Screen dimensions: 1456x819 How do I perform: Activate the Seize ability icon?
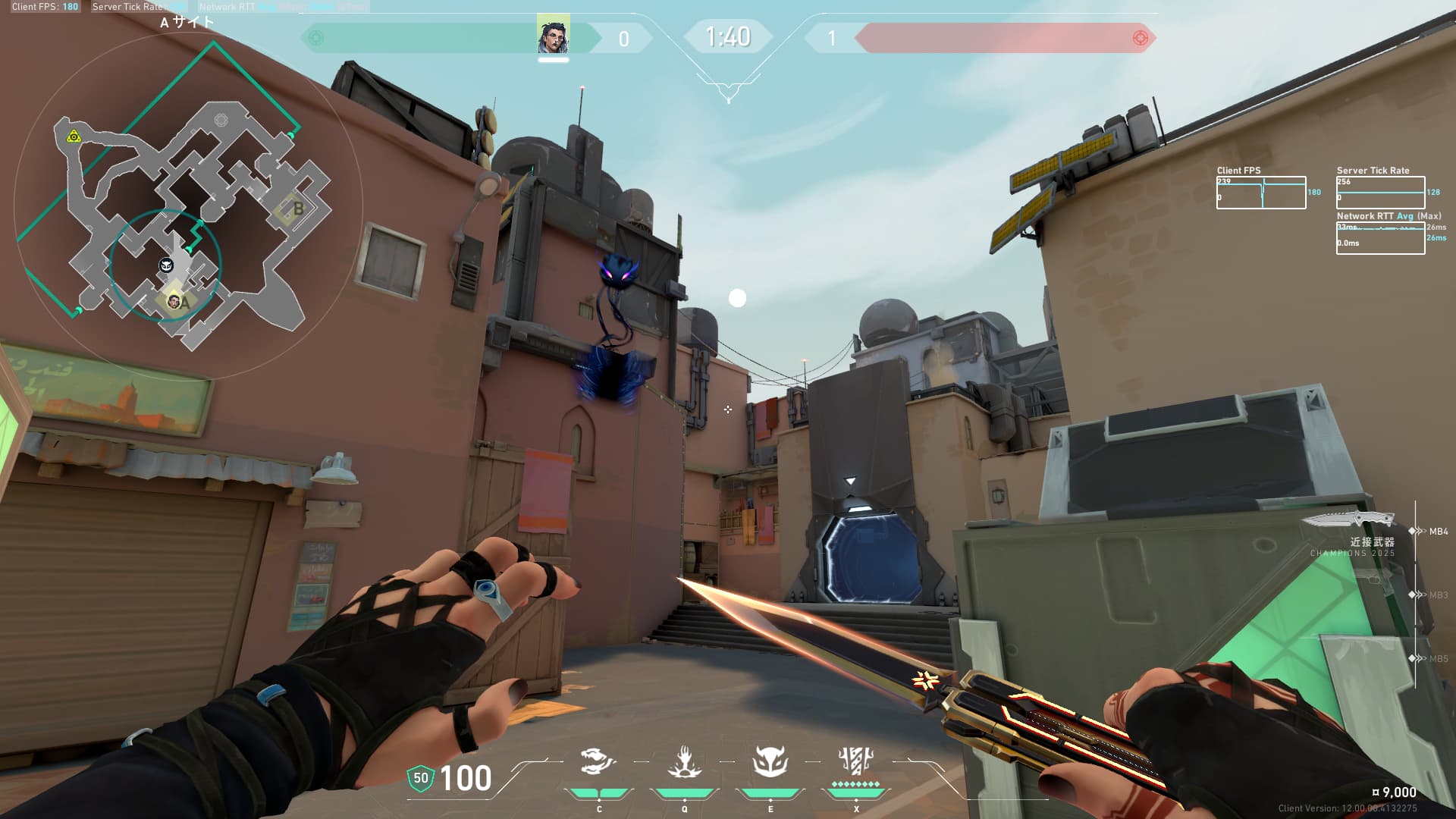pyautogui.click(x=684, y=762)
